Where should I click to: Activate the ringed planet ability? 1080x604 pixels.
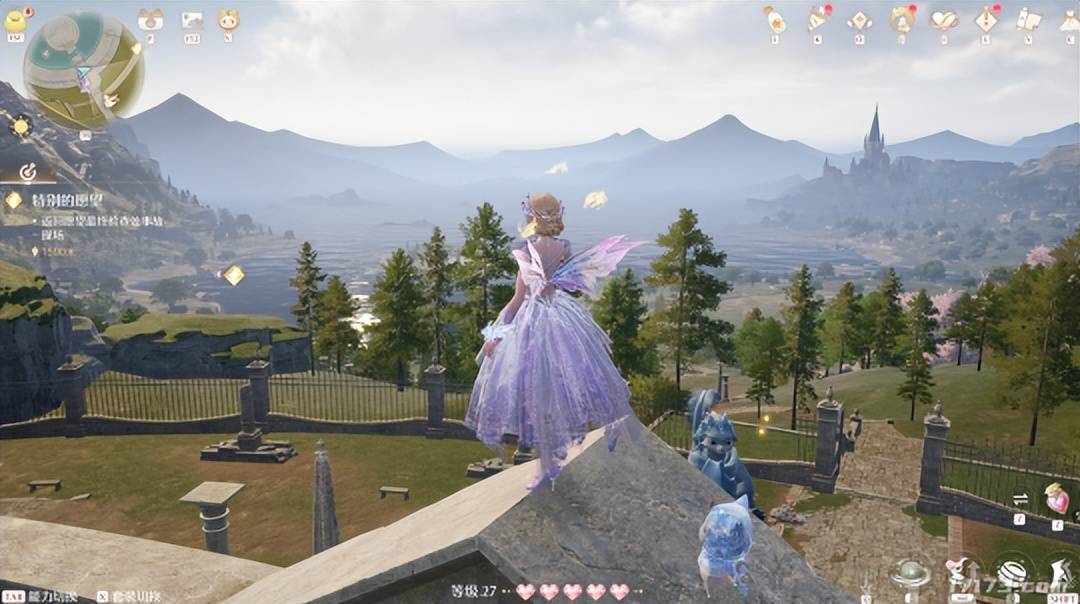point(911,574)
